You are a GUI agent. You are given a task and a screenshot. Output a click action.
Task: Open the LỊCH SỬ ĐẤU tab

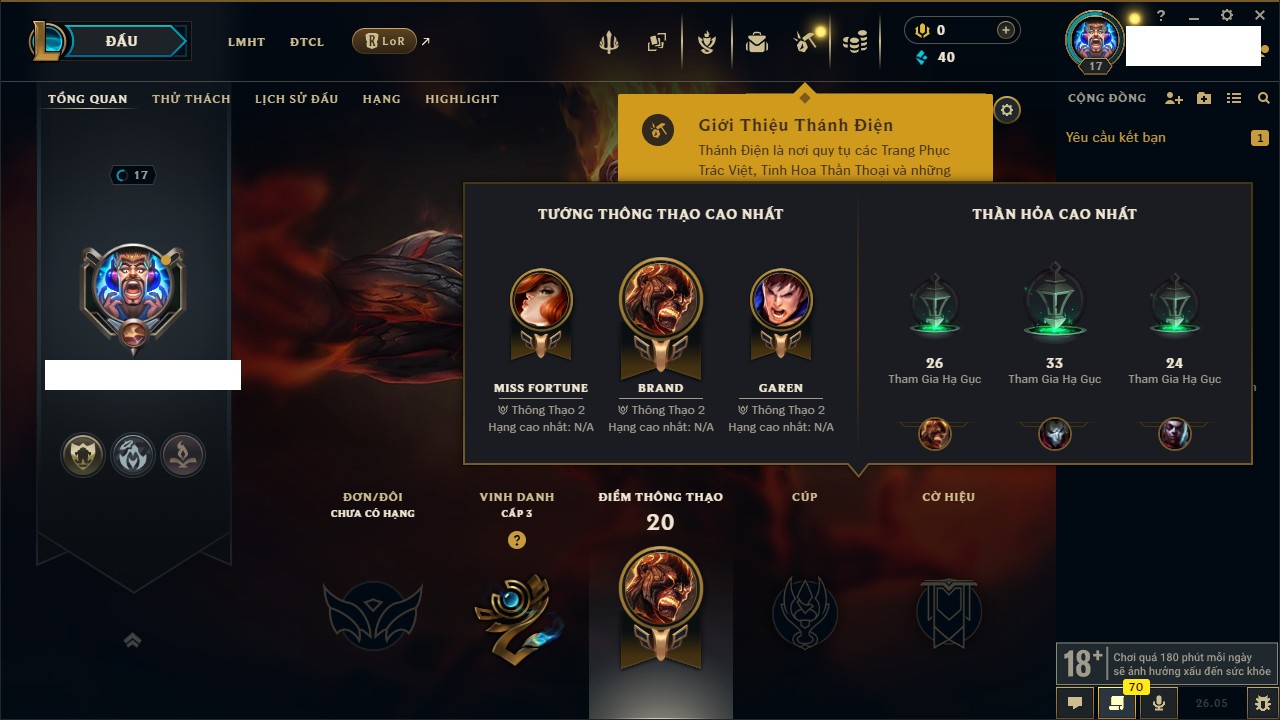pos(296,99)
